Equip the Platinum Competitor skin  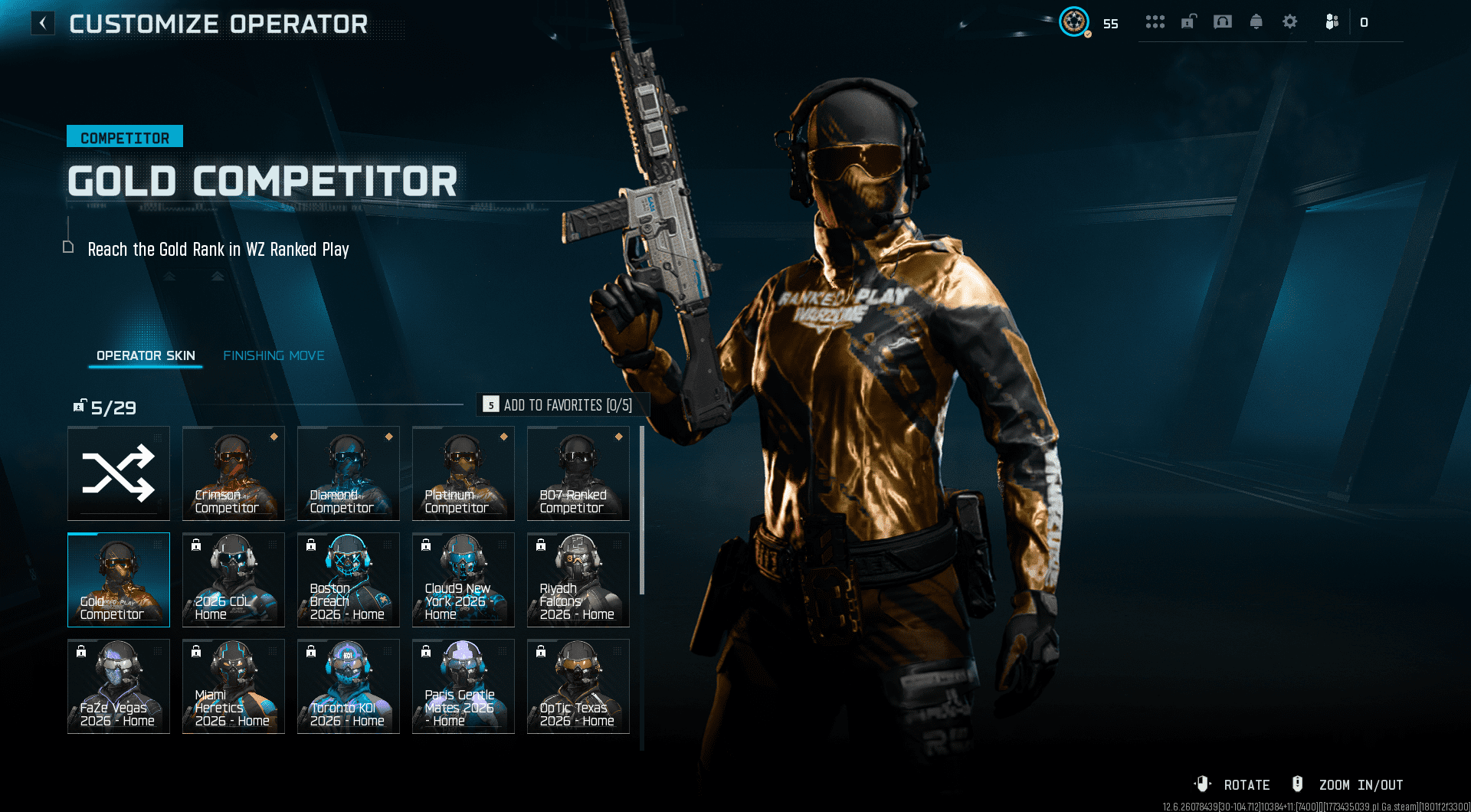(464, 473)
